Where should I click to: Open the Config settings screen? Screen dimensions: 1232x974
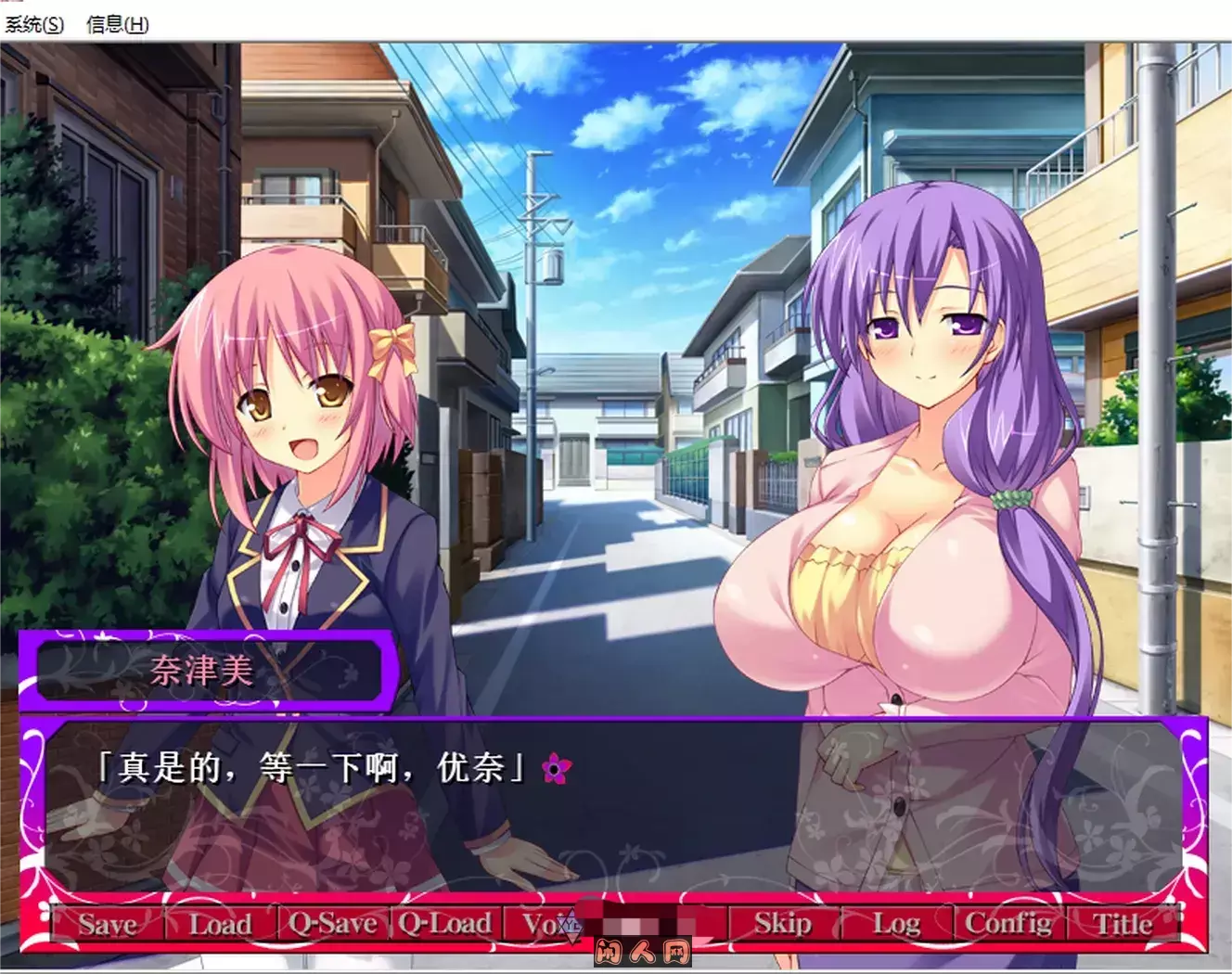point(1008,924)
